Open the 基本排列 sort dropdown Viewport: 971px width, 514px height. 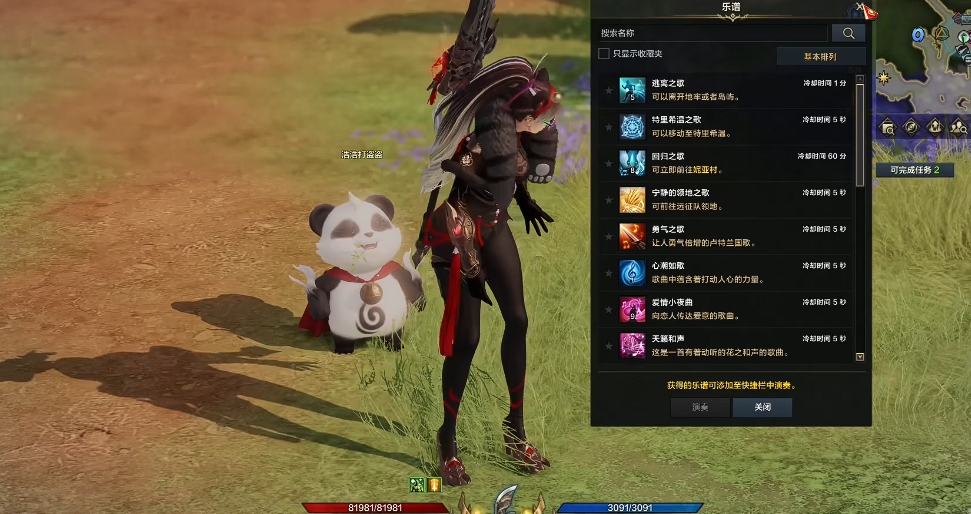(820, 56)
